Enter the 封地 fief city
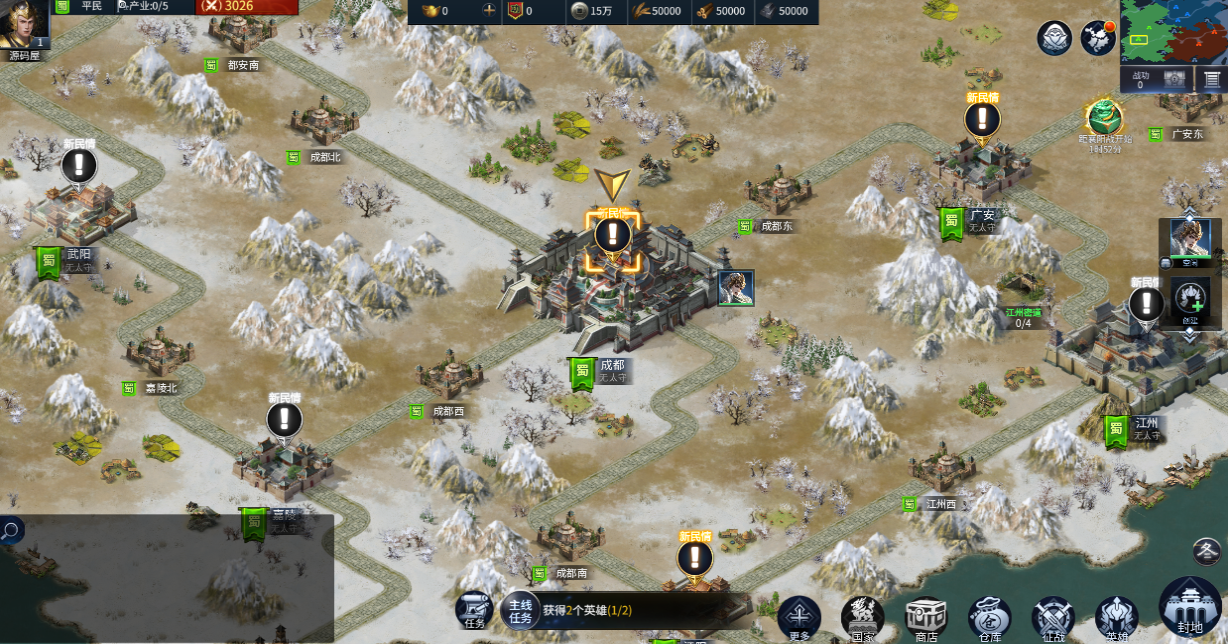The height and width of the screenshot is (644, 1228). click(x=1190, y=608)
